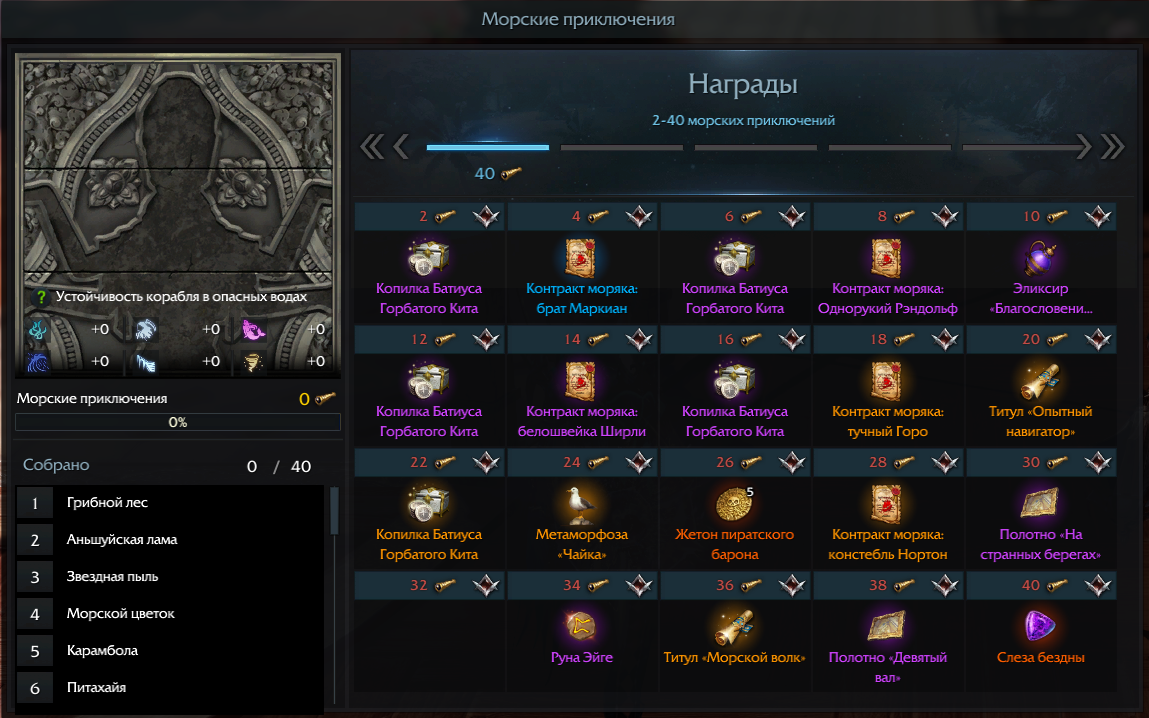Jump to the first rewards page
Viewport: 1149px width, 718px height.
[x=371, y=148]
